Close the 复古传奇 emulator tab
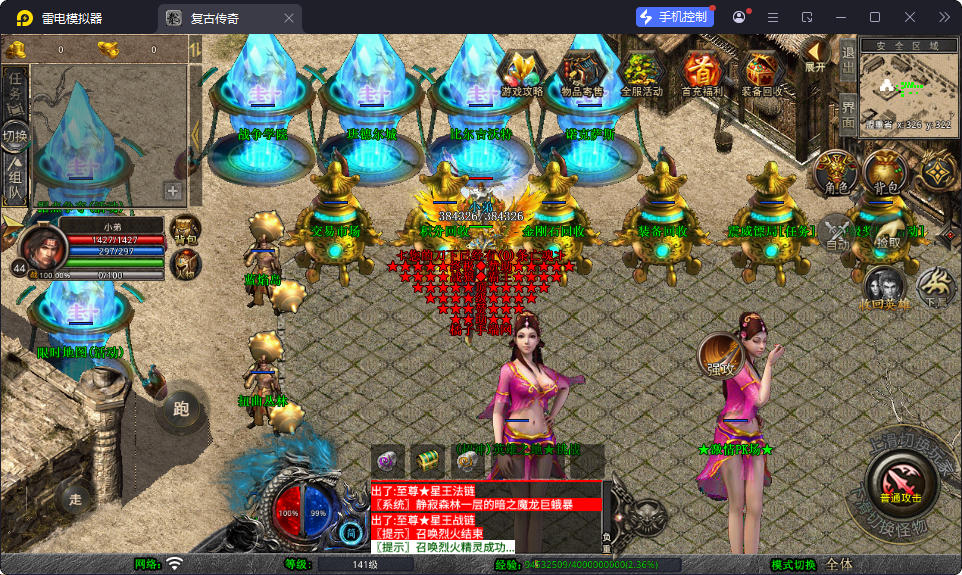 (x=289, y=17)
